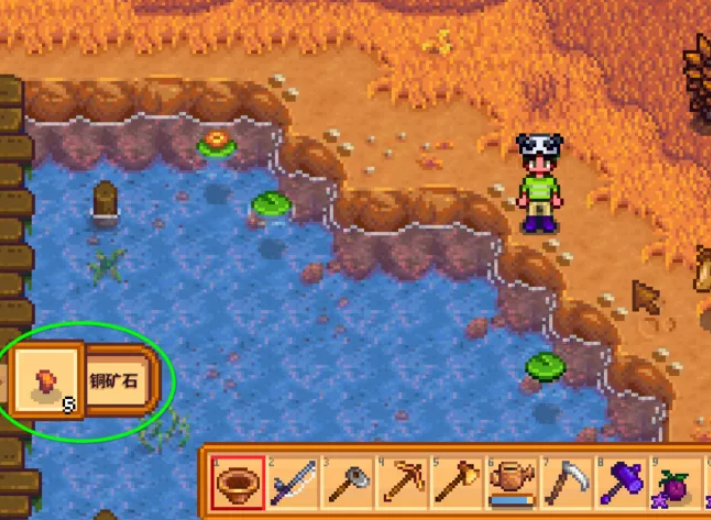The image size is (711, 520).
Task: Select the copper pan in the hotbar
Action: (x=239, y=484)
